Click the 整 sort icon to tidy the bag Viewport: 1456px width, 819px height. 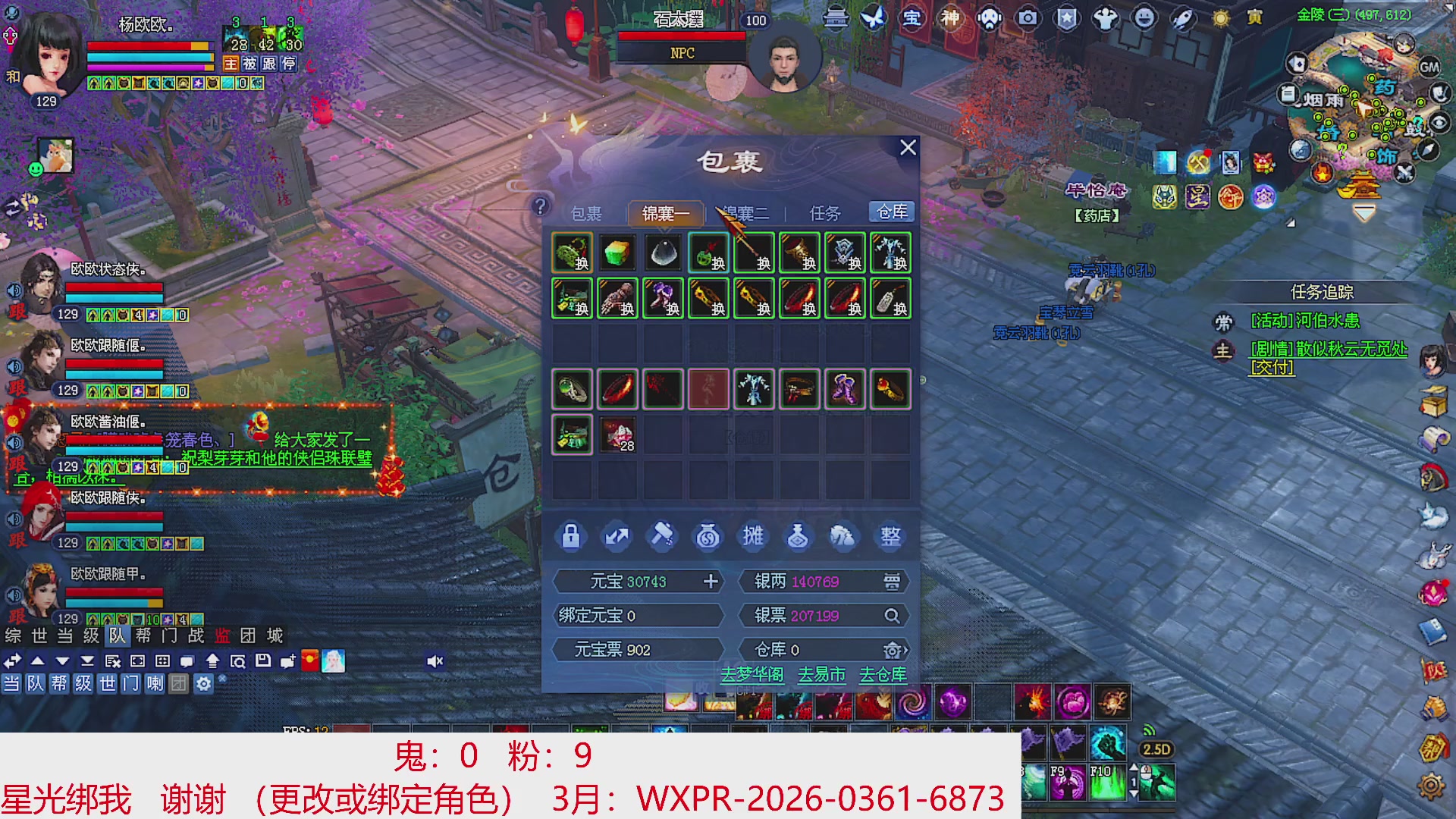(890, 536)
